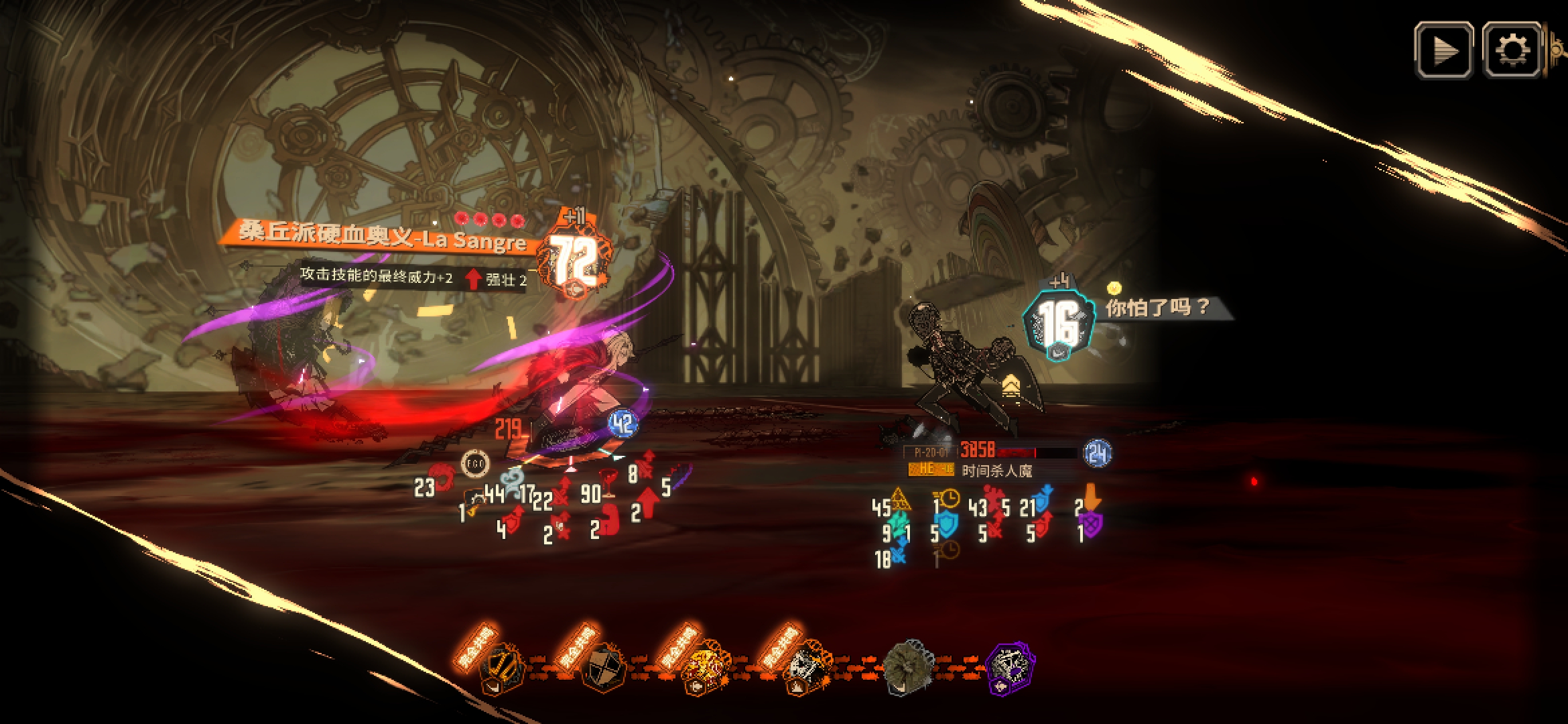Choose the brown shield skill in the chain

pyautogui.click(x=603, y=666)
